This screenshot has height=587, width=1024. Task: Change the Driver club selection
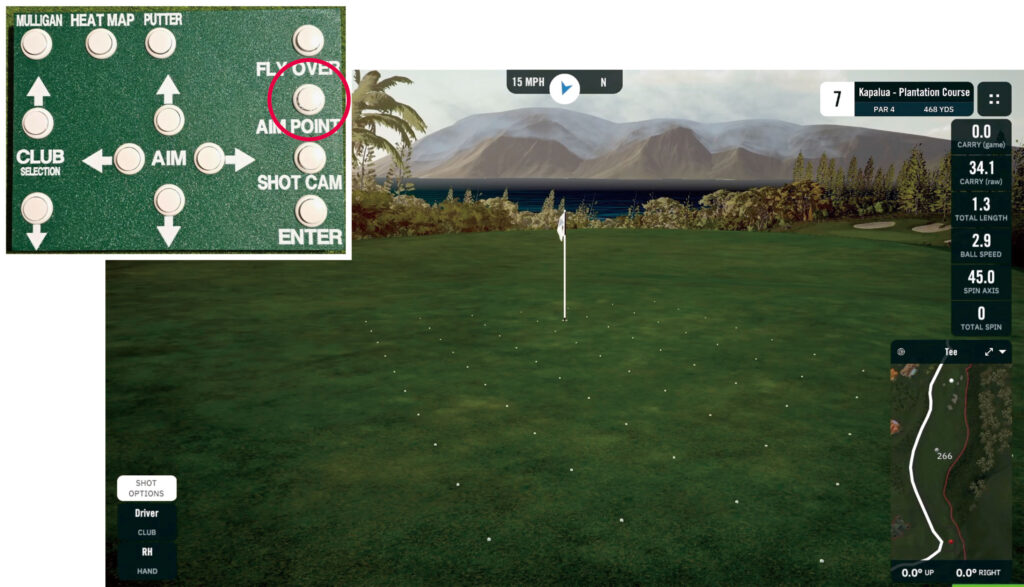coord(146,514)
